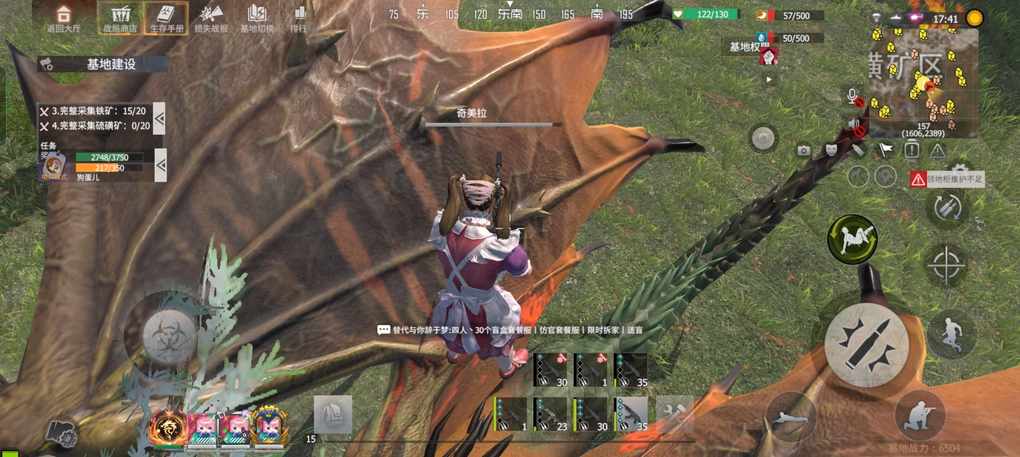1020x457 pixels.
Task: Open the 生存手册 survival handbook
Action: tap(165, 17)
